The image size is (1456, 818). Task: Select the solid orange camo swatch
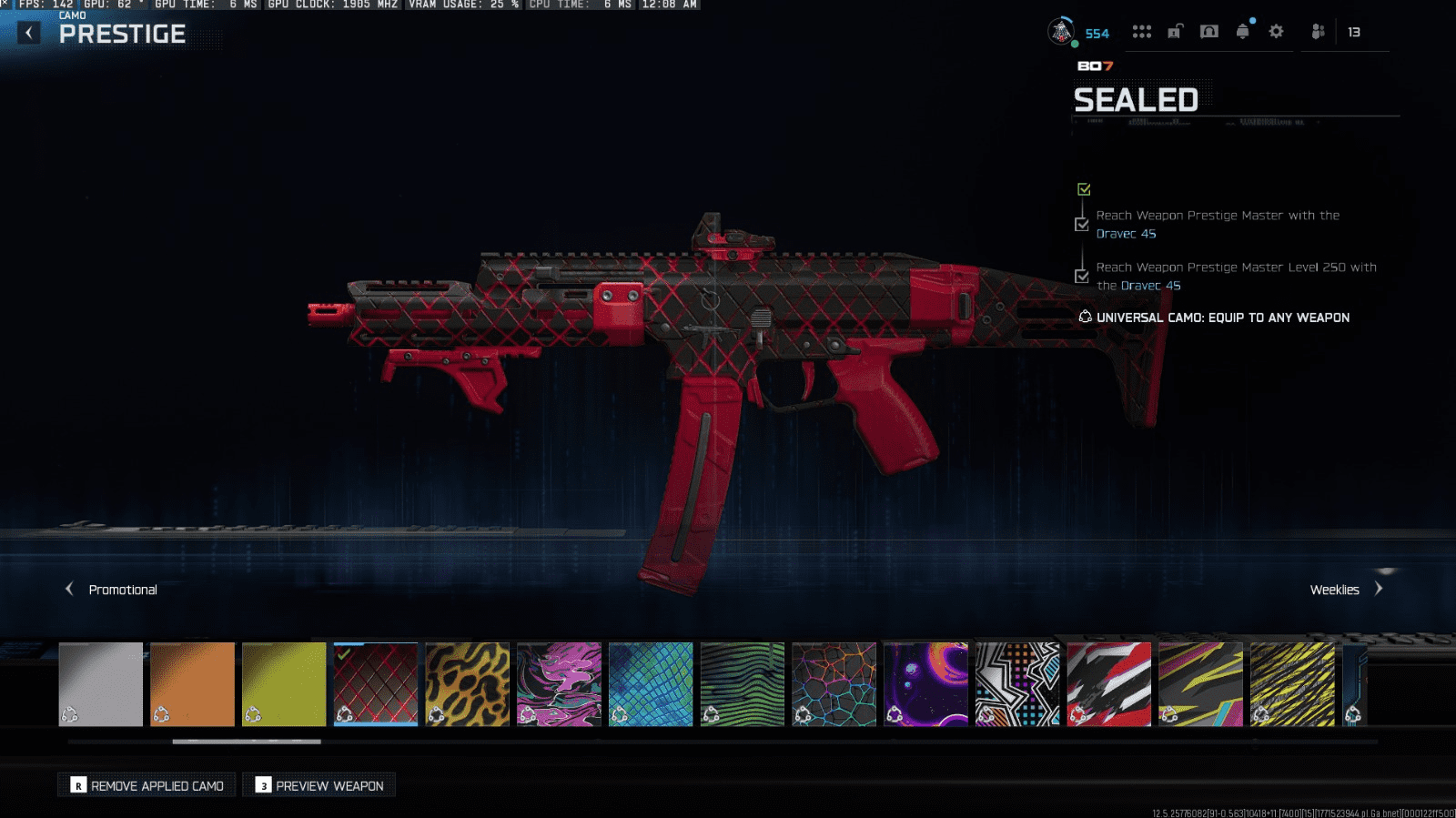pos(192,684)
